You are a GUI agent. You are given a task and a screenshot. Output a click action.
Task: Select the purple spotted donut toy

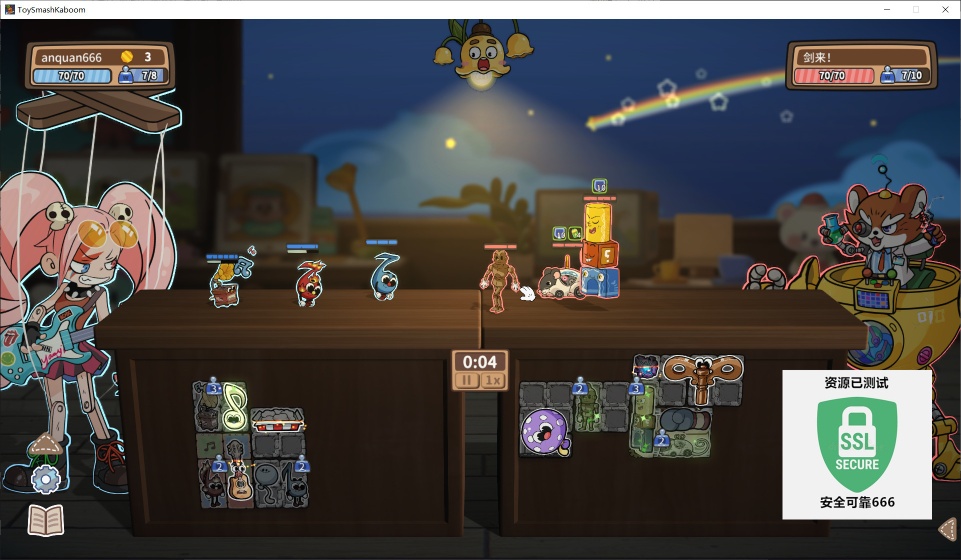[x=544, y=430]
